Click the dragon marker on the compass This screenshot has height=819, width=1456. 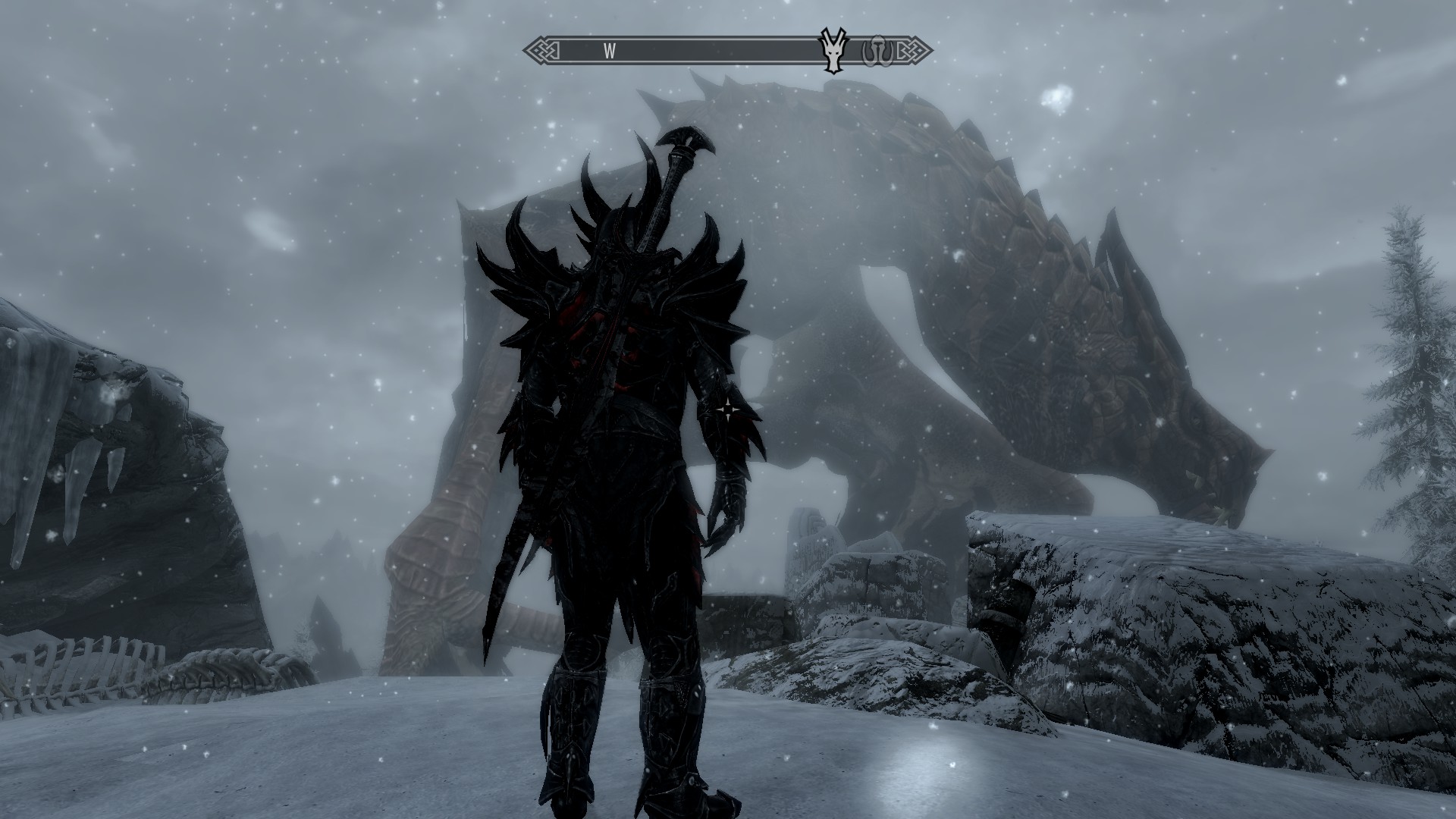click(833, 52)
